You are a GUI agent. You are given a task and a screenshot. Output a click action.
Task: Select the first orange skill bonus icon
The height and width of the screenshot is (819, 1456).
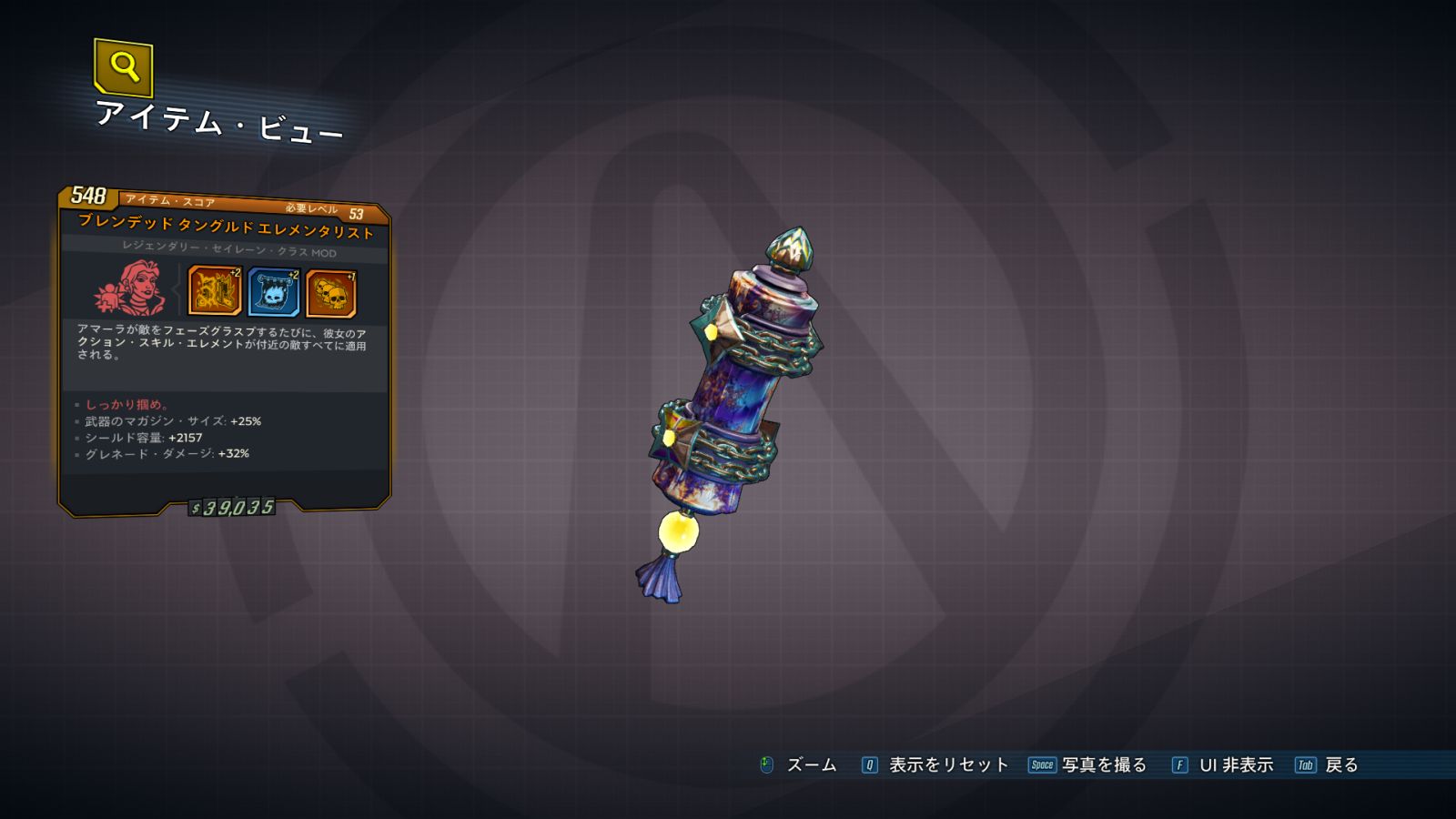[215, 290]
